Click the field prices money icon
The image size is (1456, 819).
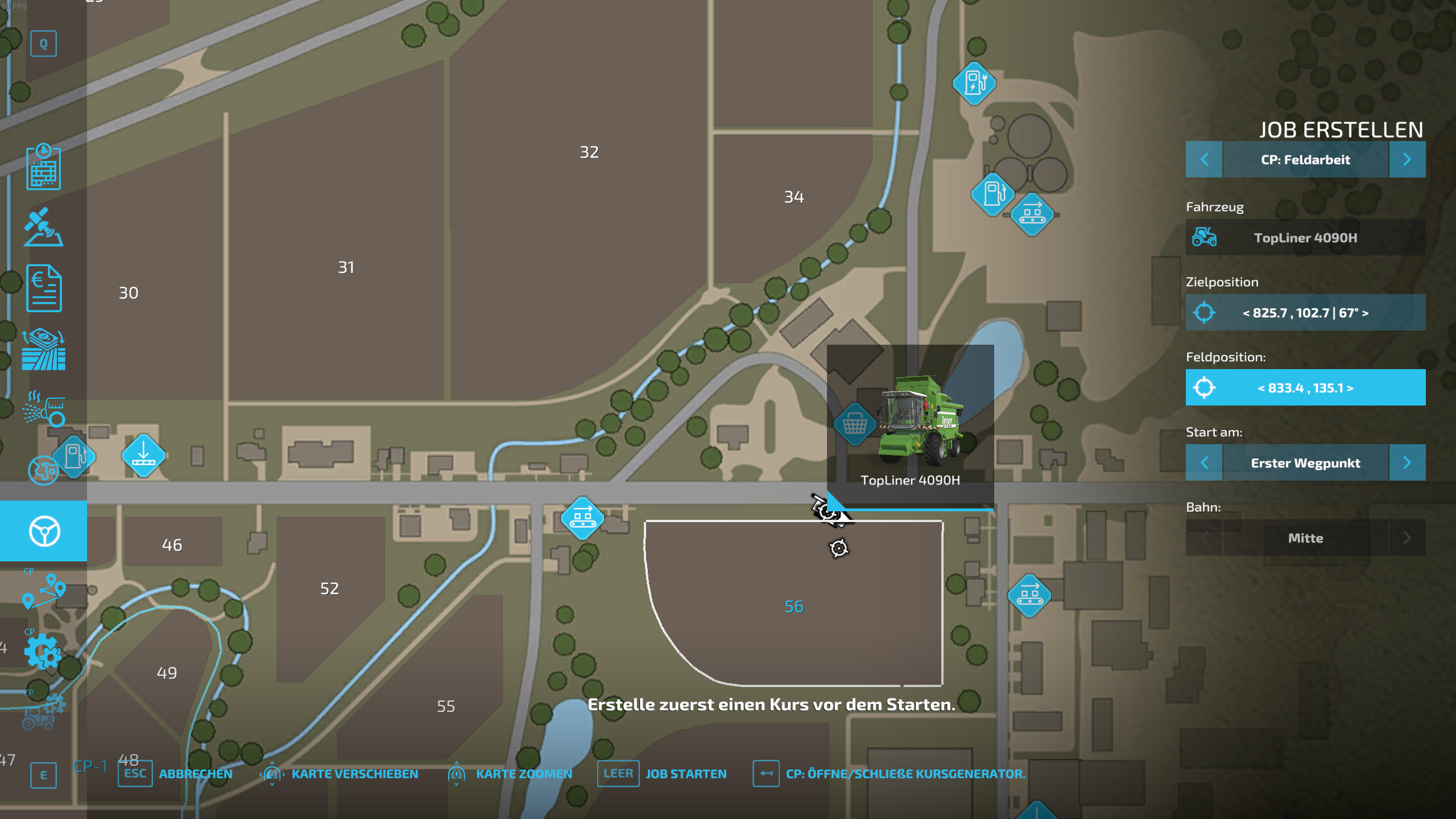43,344
